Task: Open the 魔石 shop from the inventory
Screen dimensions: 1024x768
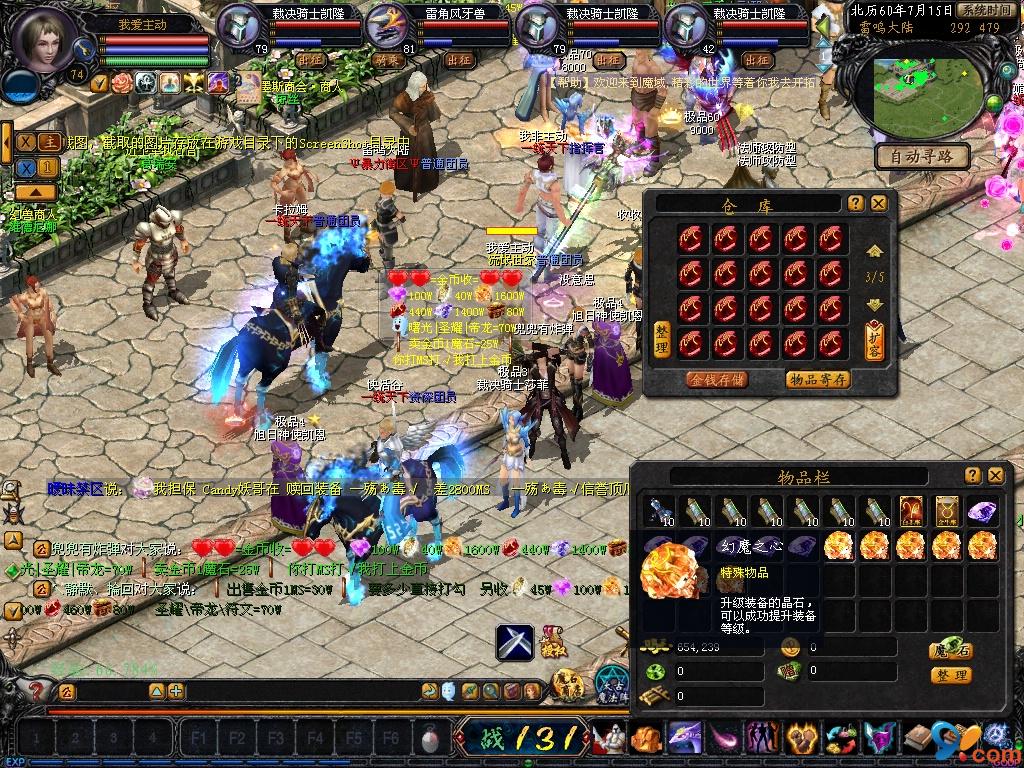Action: point(950,648)
